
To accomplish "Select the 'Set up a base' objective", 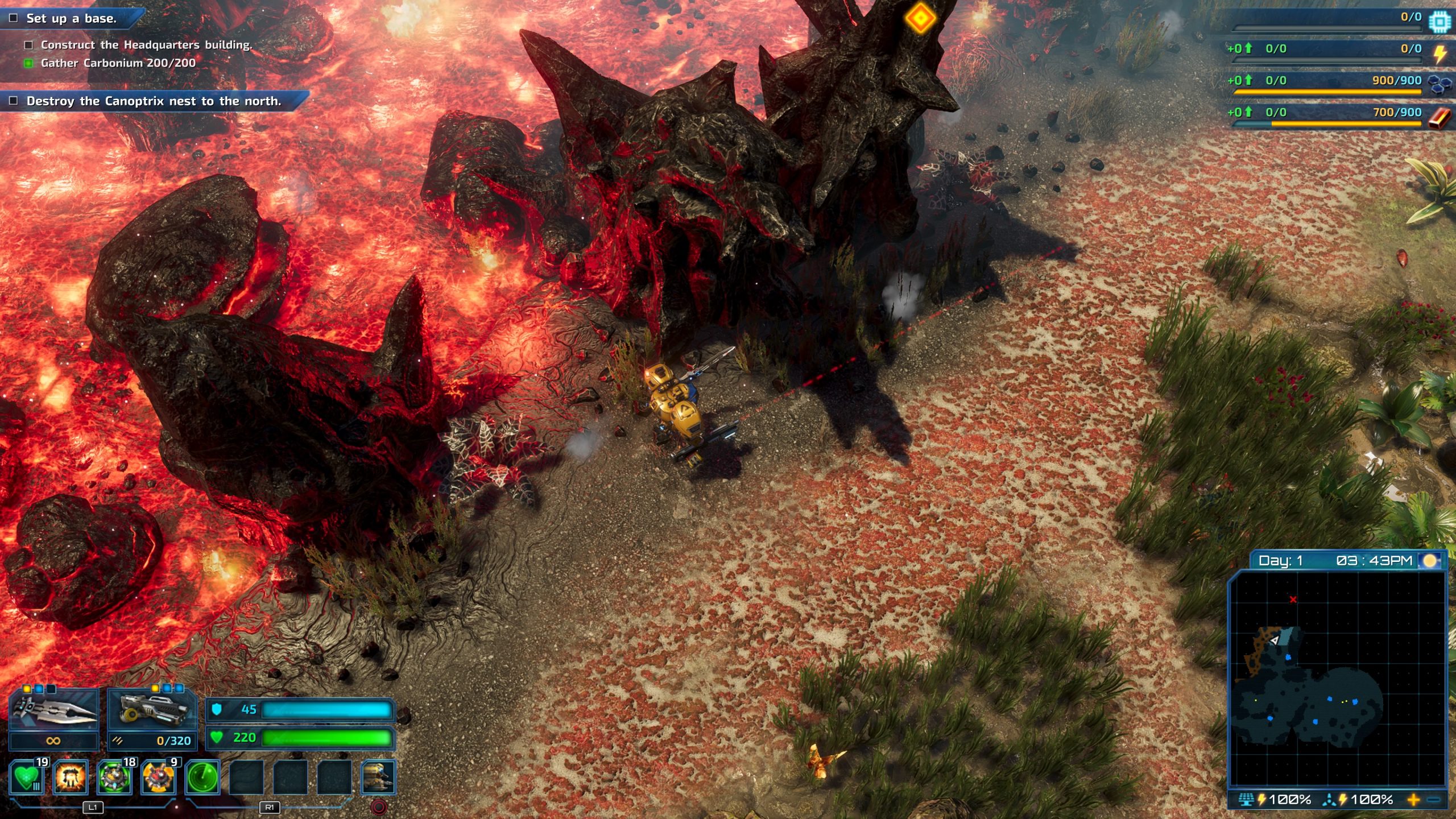I will [x=71, y=18].
